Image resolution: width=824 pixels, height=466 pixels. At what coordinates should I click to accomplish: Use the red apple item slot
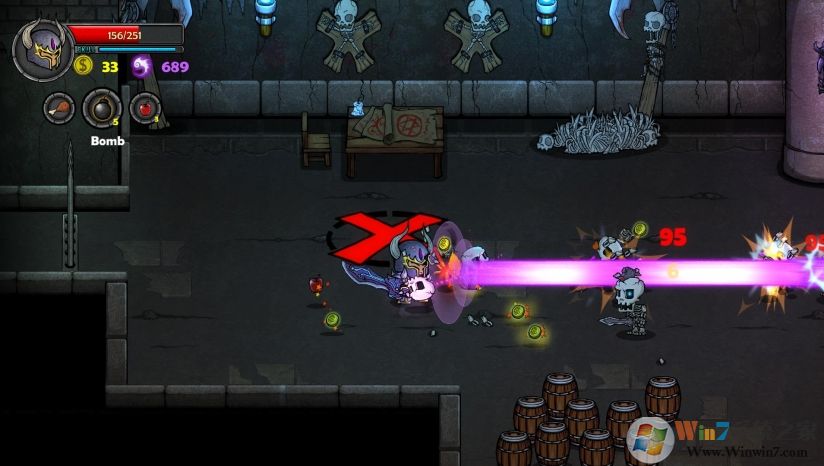click(x=145, y=107)
